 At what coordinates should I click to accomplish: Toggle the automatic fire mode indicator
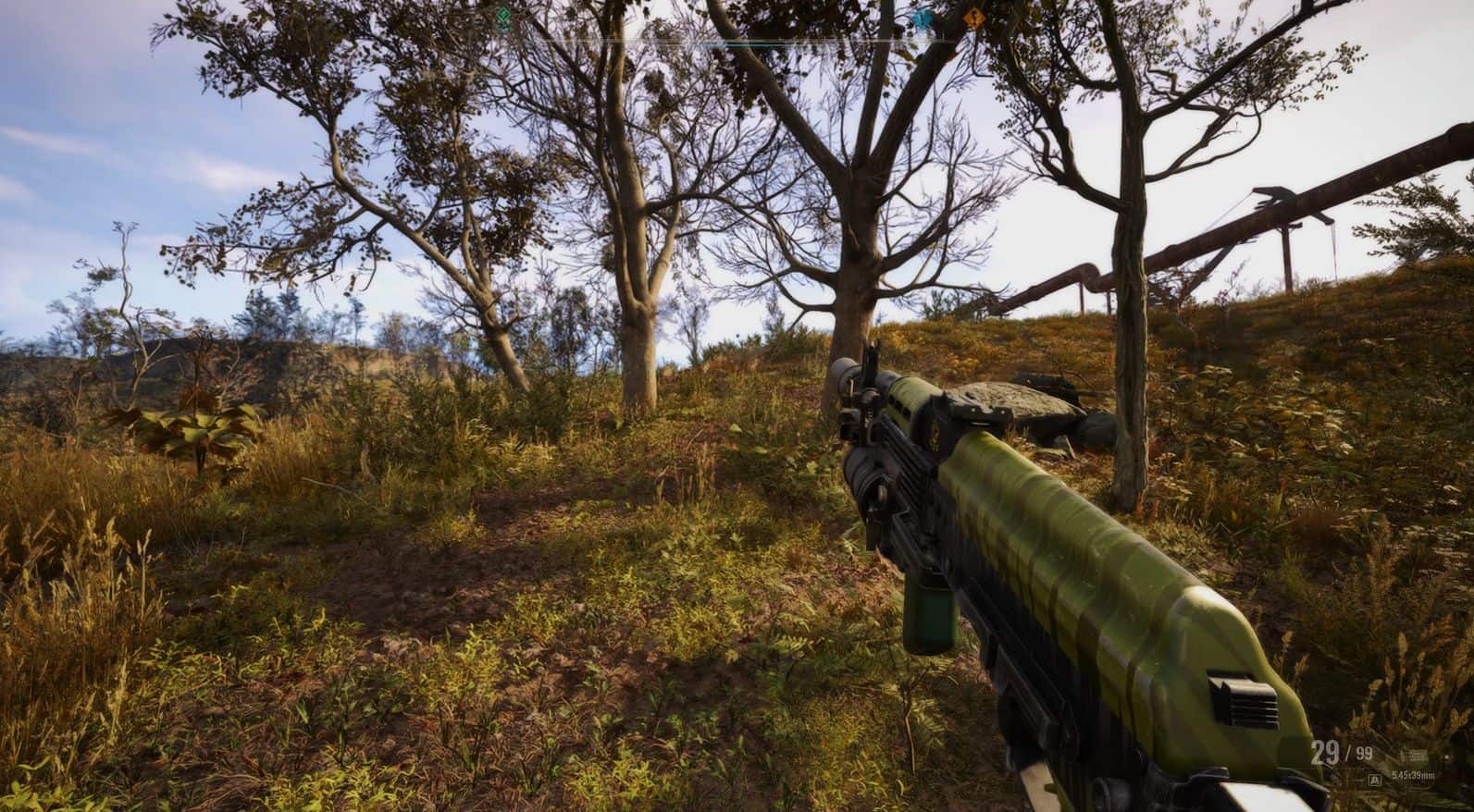[x=1377, y=781]
